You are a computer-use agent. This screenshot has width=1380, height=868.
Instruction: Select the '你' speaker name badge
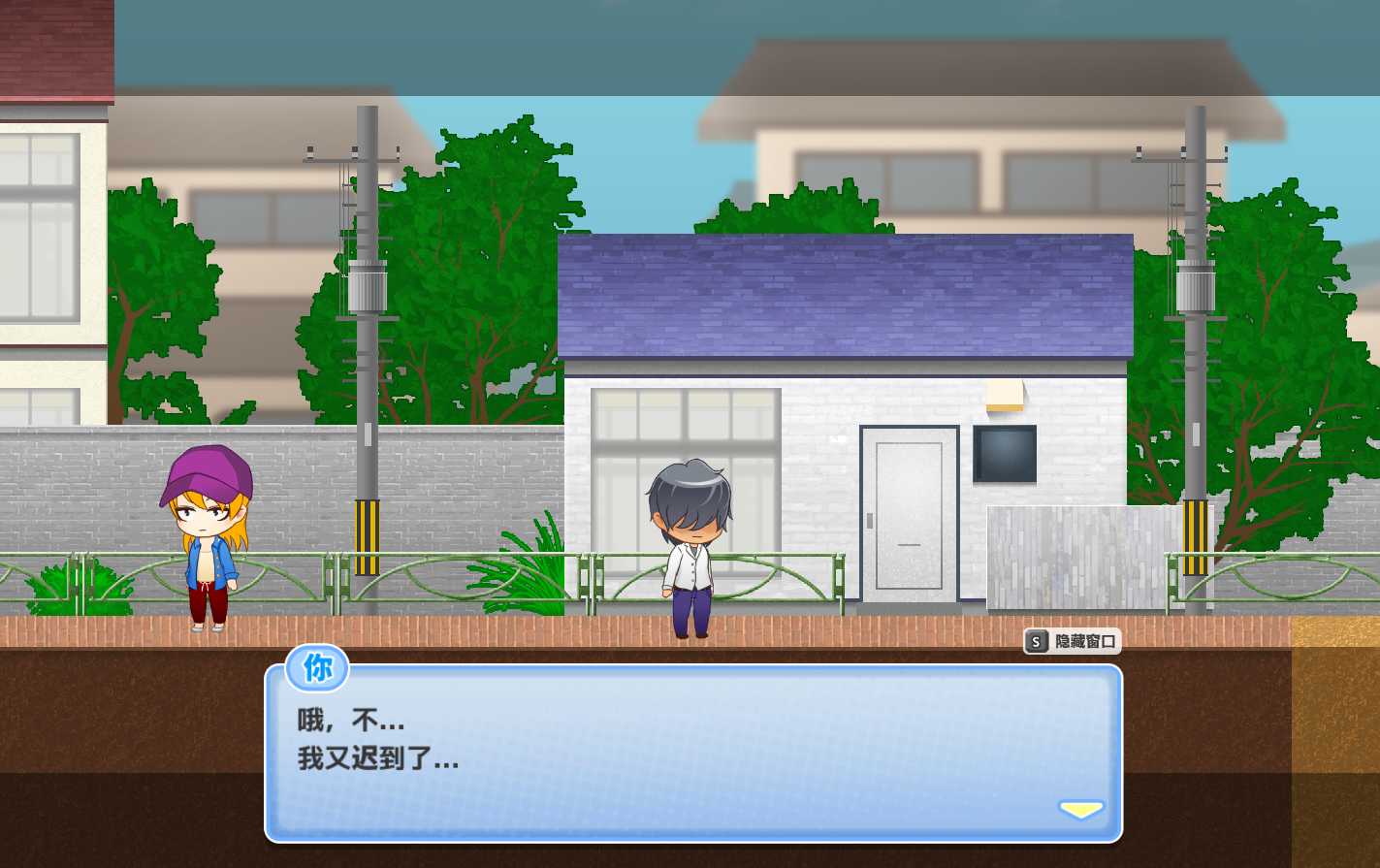coord(316,668)
